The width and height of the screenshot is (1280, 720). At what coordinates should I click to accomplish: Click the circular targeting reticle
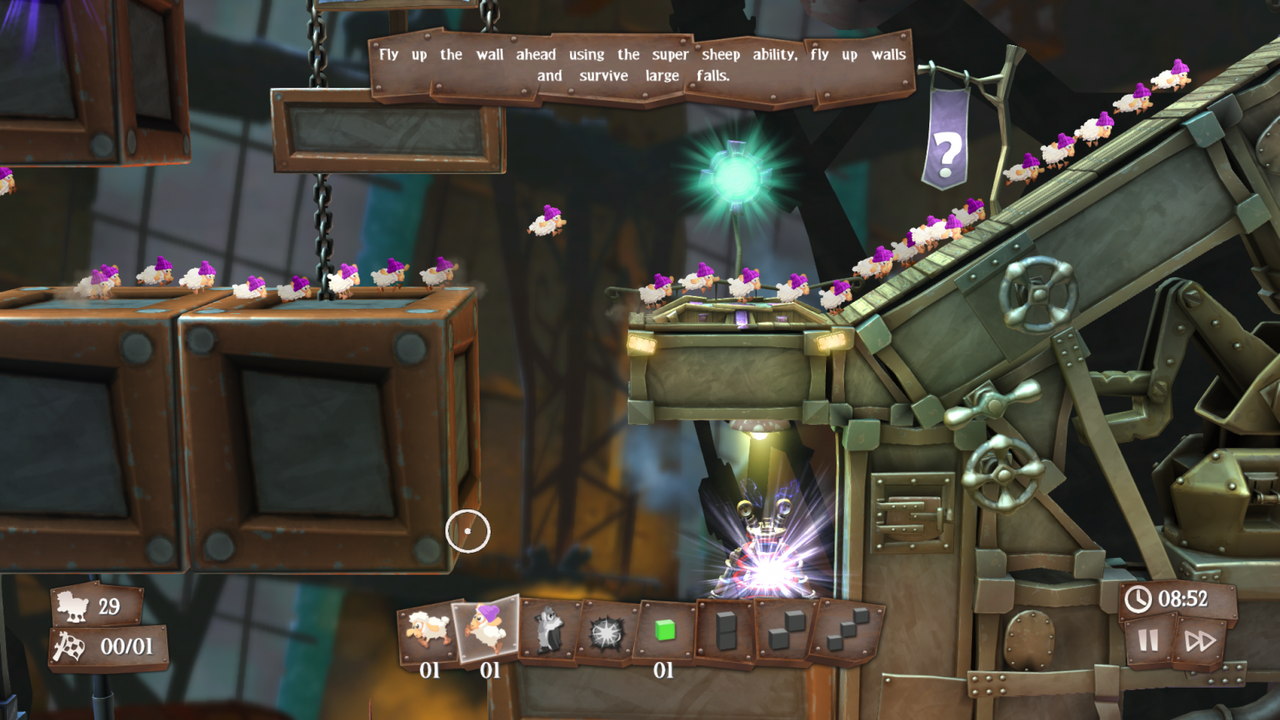click(x=466, y=531)
